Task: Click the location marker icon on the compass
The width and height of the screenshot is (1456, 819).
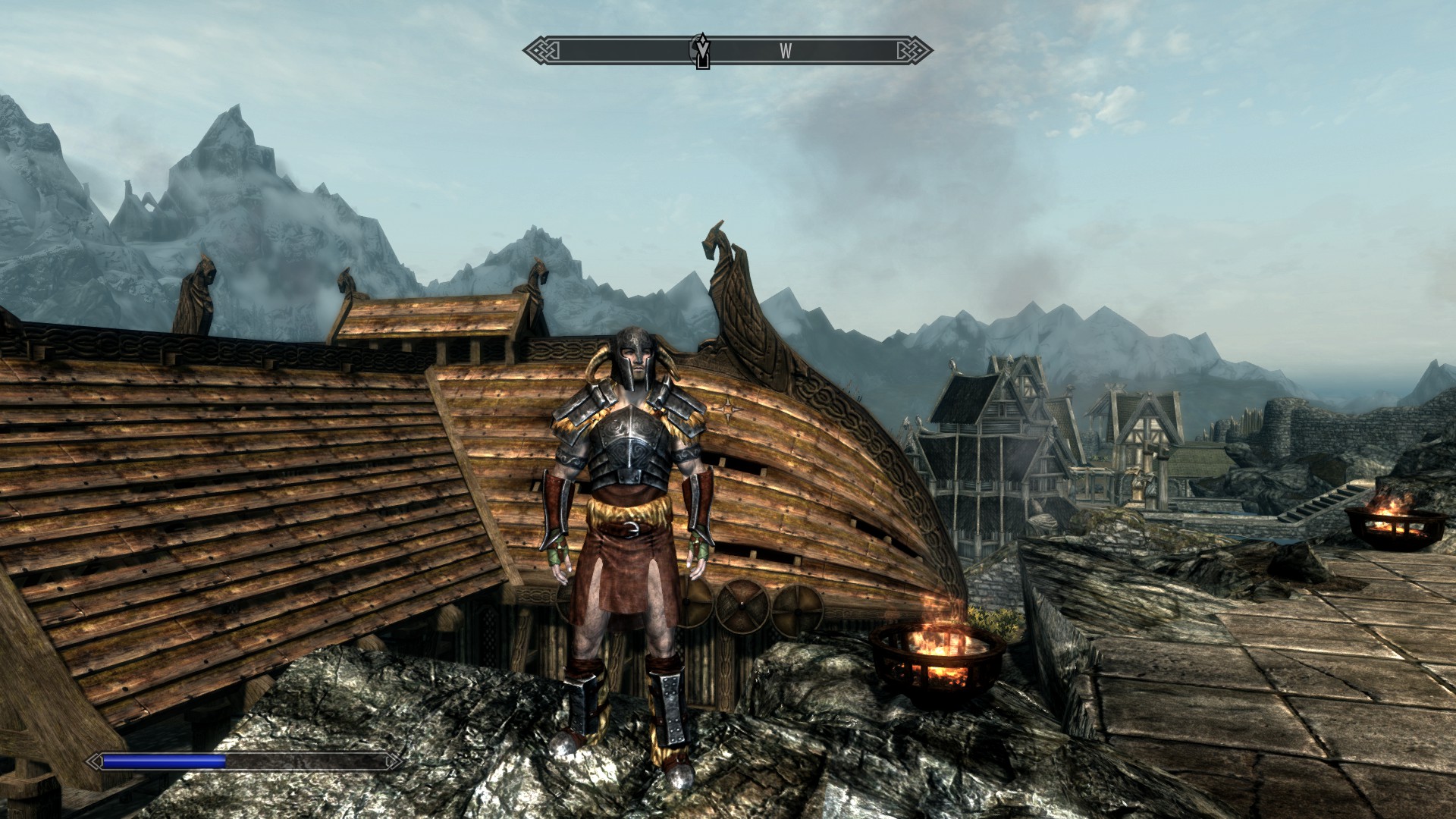Action: [x=703, y=51]
